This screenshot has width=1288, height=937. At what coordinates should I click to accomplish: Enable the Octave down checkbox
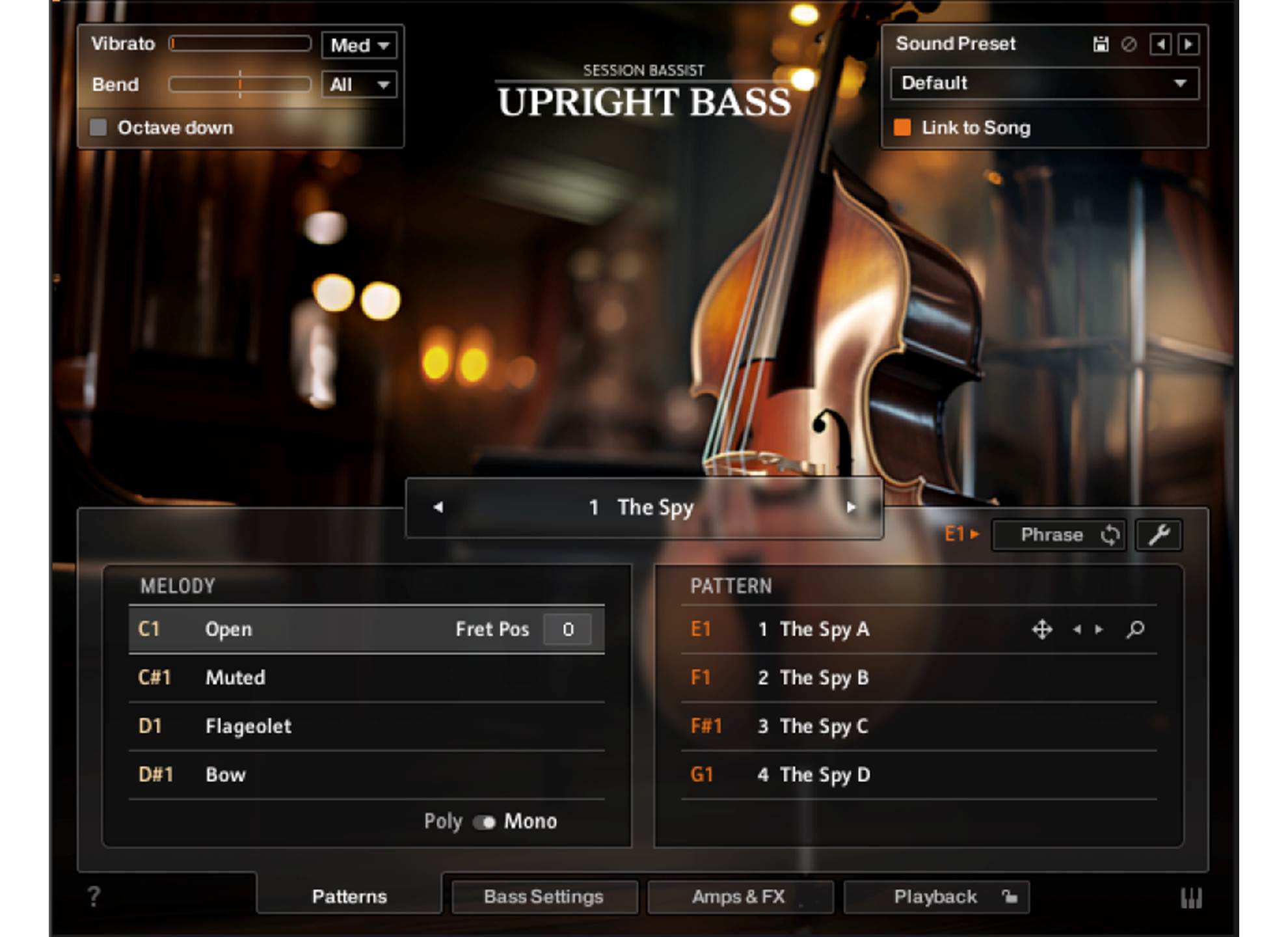tap(98, 128)
